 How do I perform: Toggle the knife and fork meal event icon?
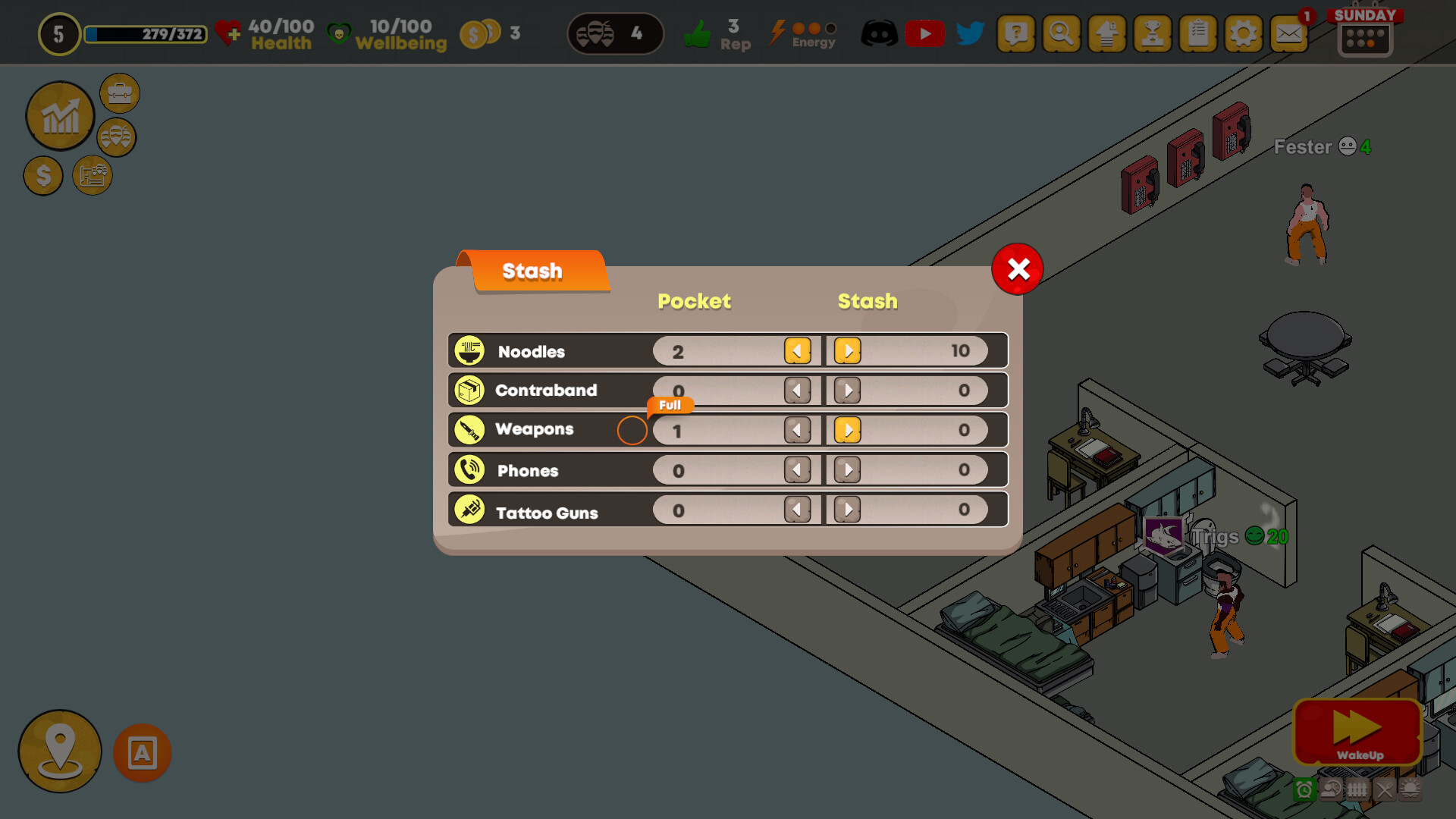click(x=1385, y=789)
